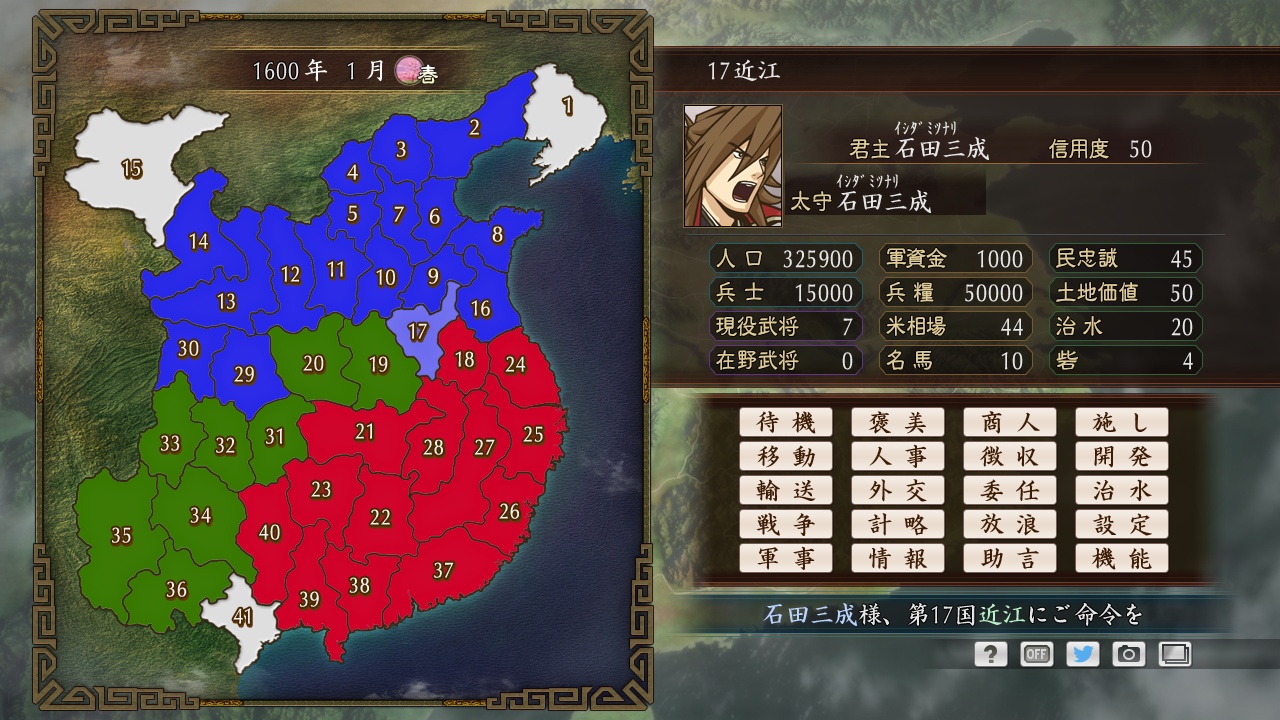Take a screenshot with the camera icon

tap(1129, 654)
